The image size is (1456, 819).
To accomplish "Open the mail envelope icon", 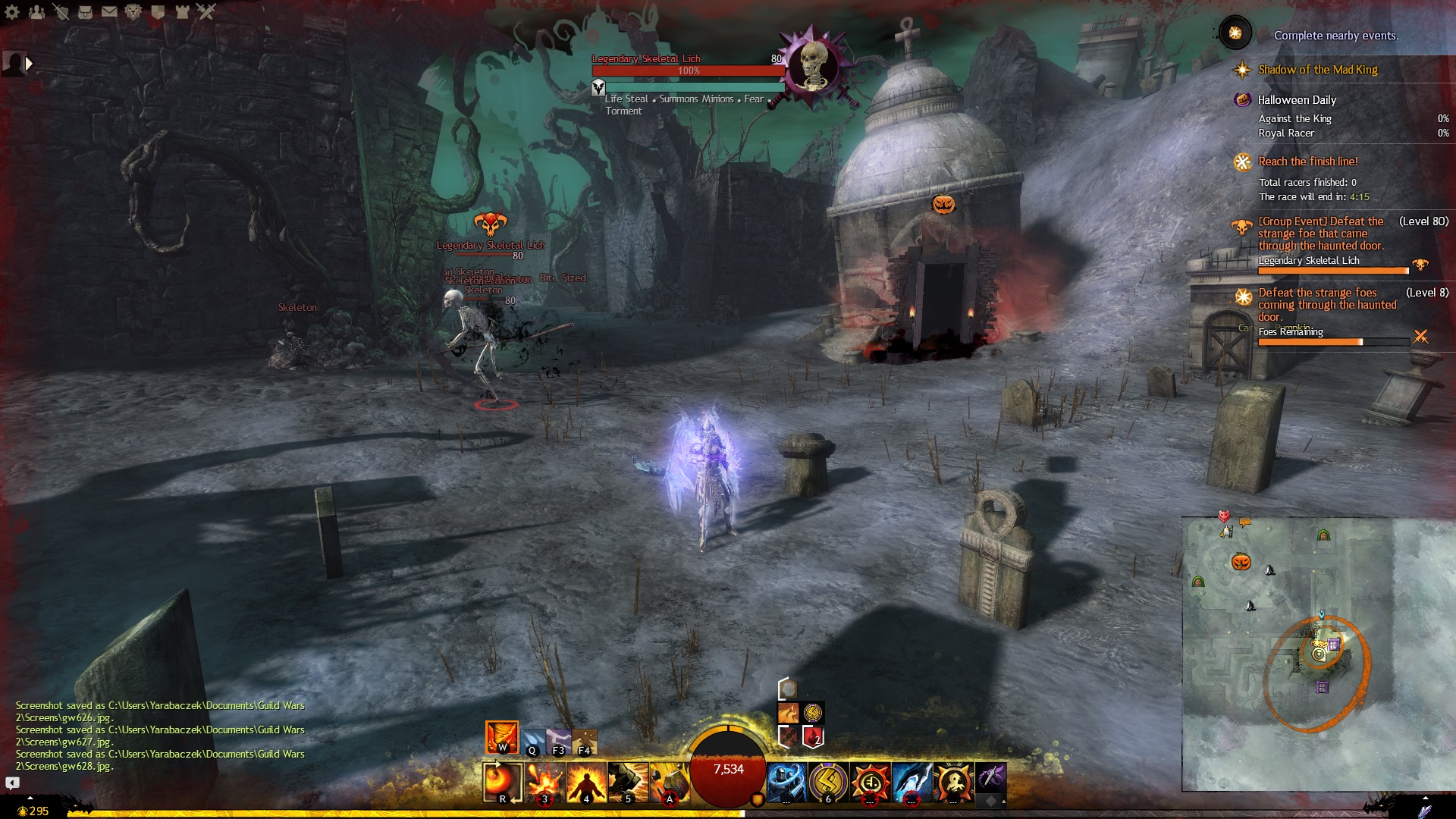I will click(x=109, y=11).
